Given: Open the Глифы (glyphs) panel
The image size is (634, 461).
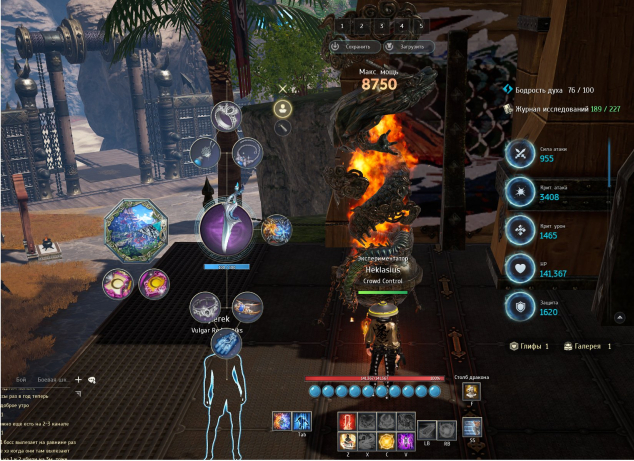Looking at the screenshot, I should (x=535, y=346).
